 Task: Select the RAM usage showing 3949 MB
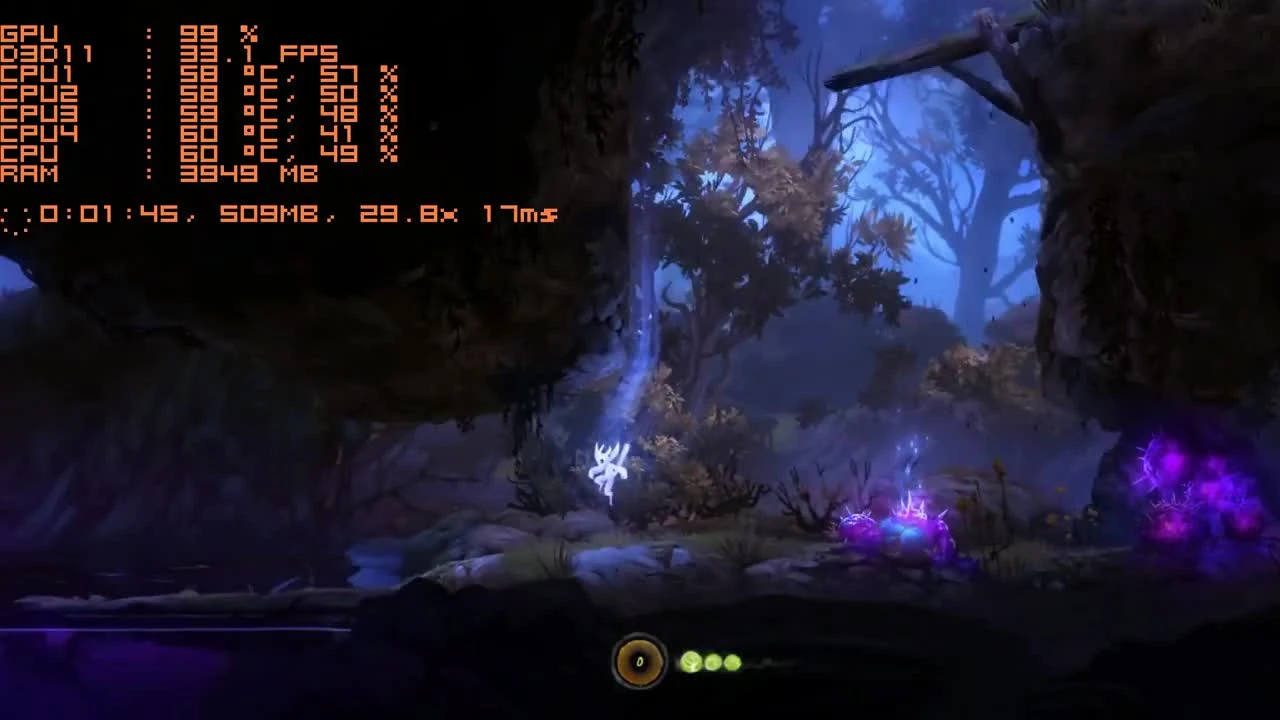[x=240, y=173]
